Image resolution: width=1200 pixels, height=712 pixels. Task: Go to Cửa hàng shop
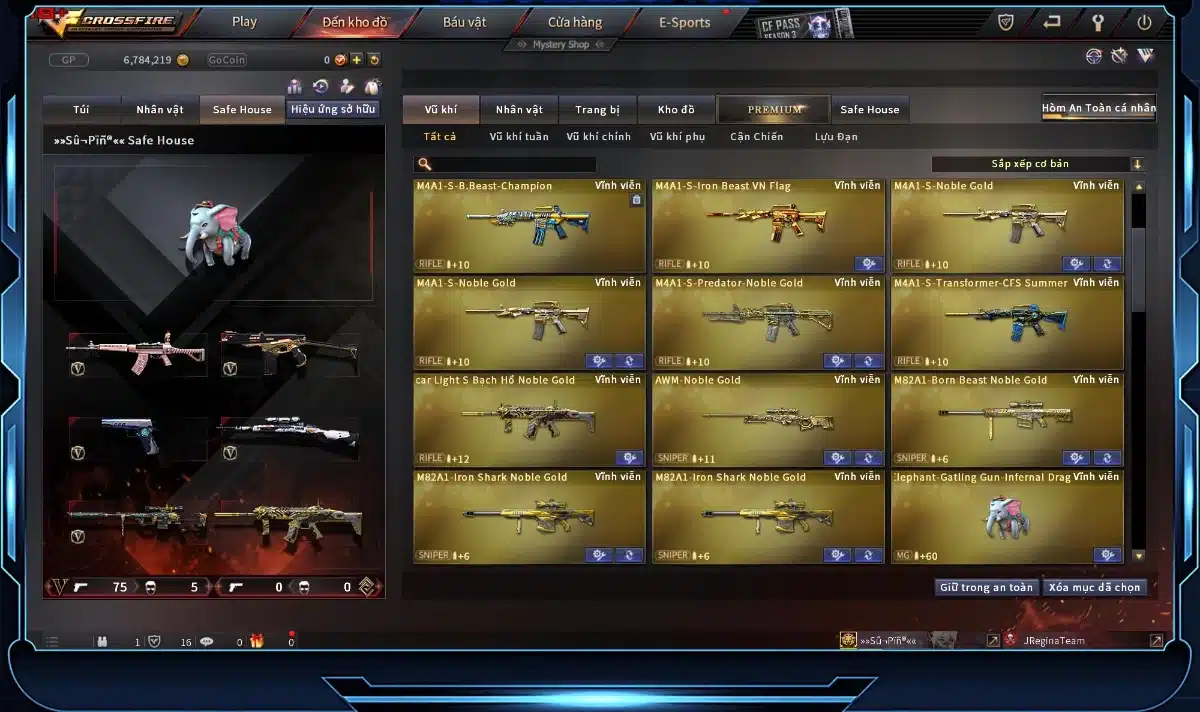click(575, 22)
